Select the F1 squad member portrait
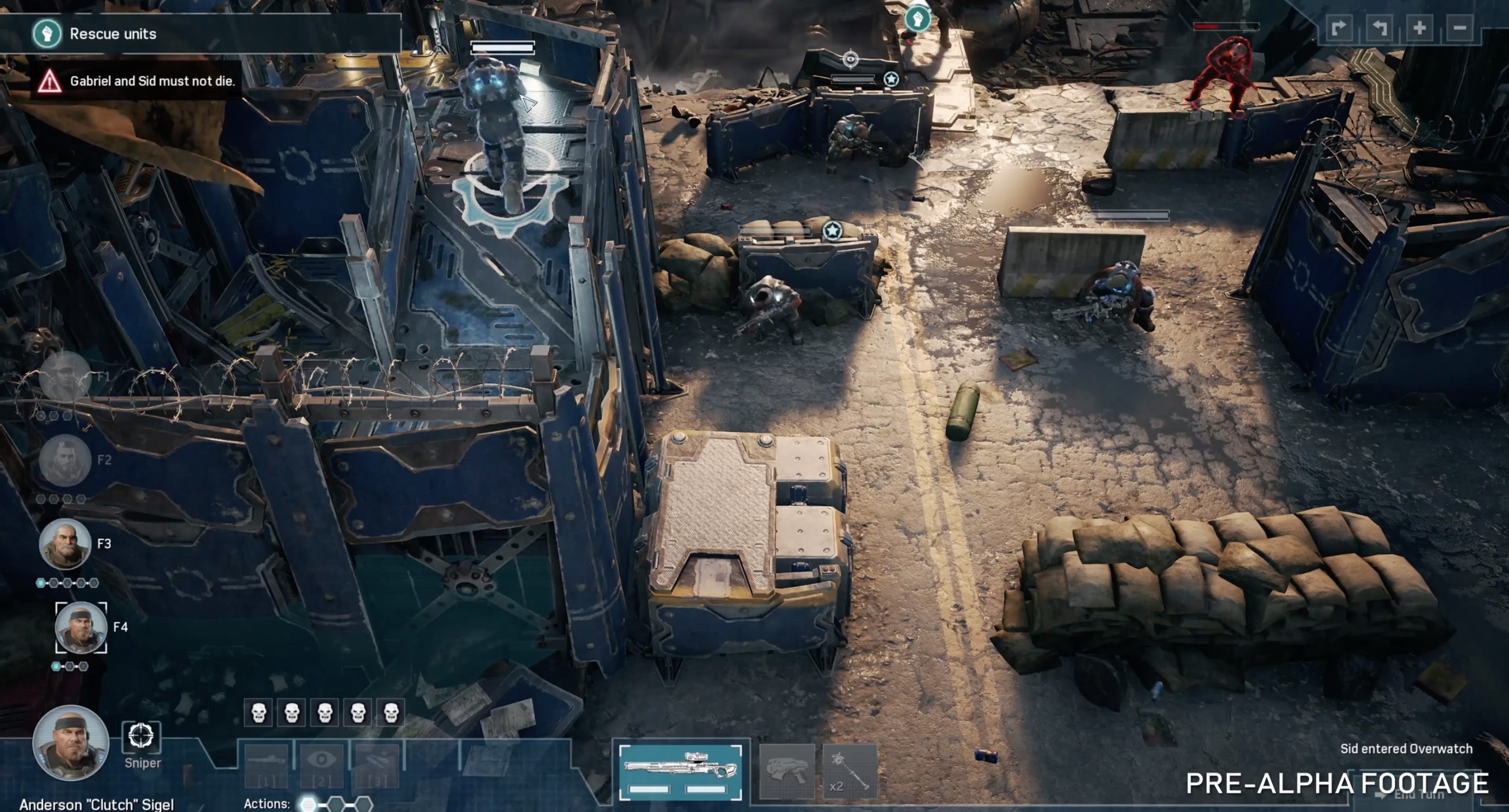 coord(65,377)
